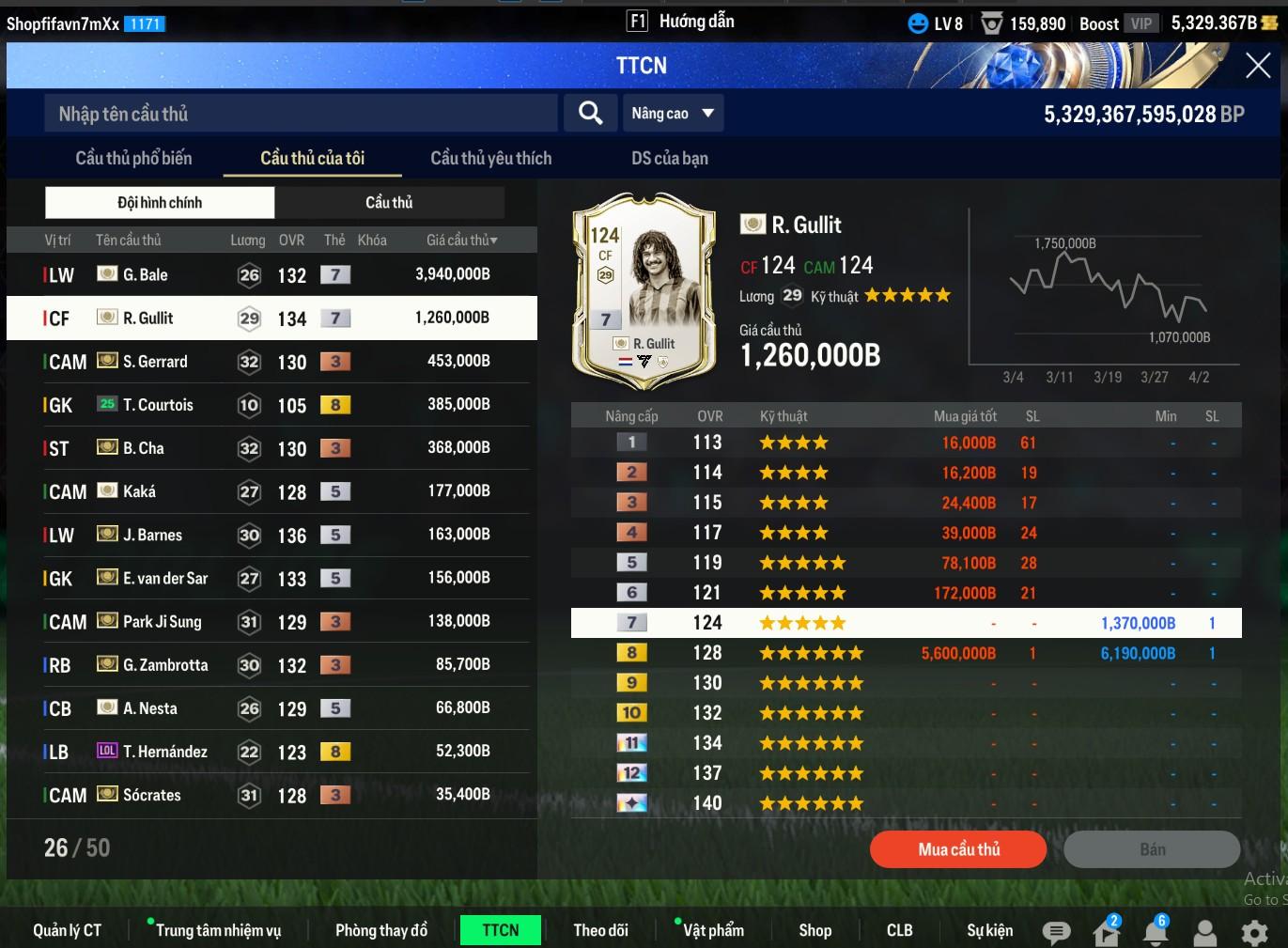The image size is (1288, 948).
Task: Select upgrade level 8 row
Action: [x=906, y=653]
